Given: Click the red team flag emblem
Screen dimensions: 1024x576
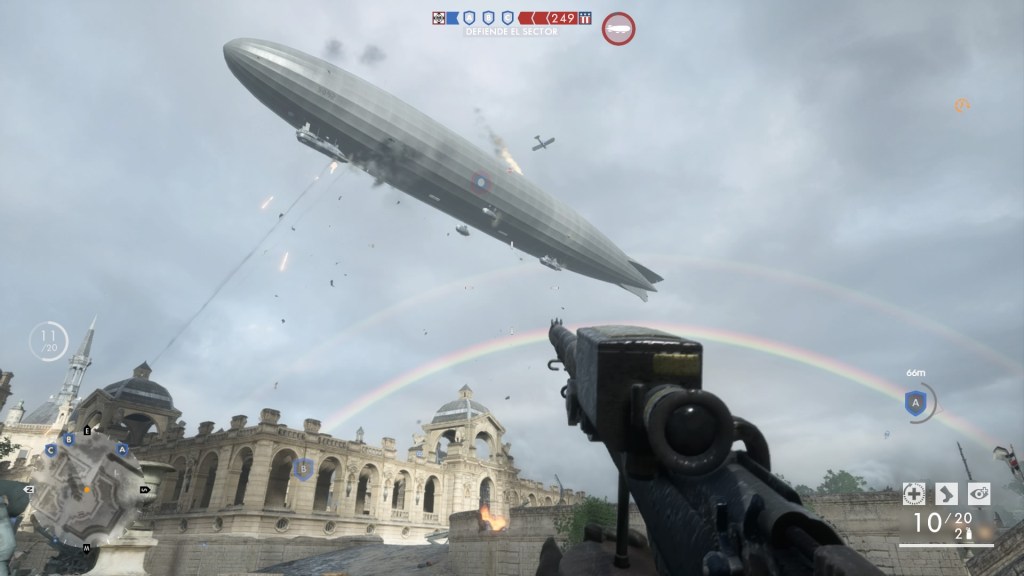Looking at the screenshot, I should (585, 17).
